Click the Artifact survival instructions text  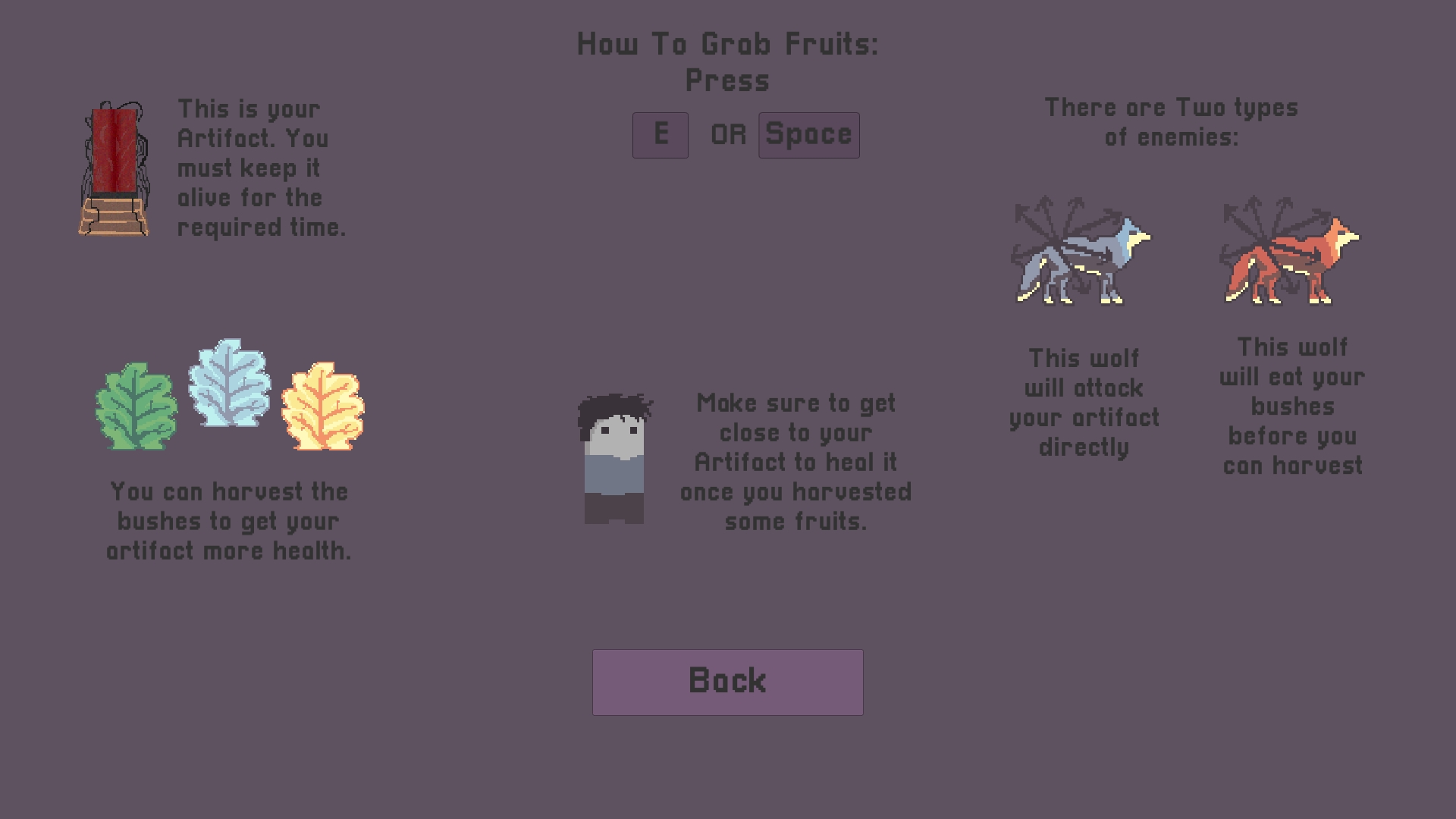262,168
